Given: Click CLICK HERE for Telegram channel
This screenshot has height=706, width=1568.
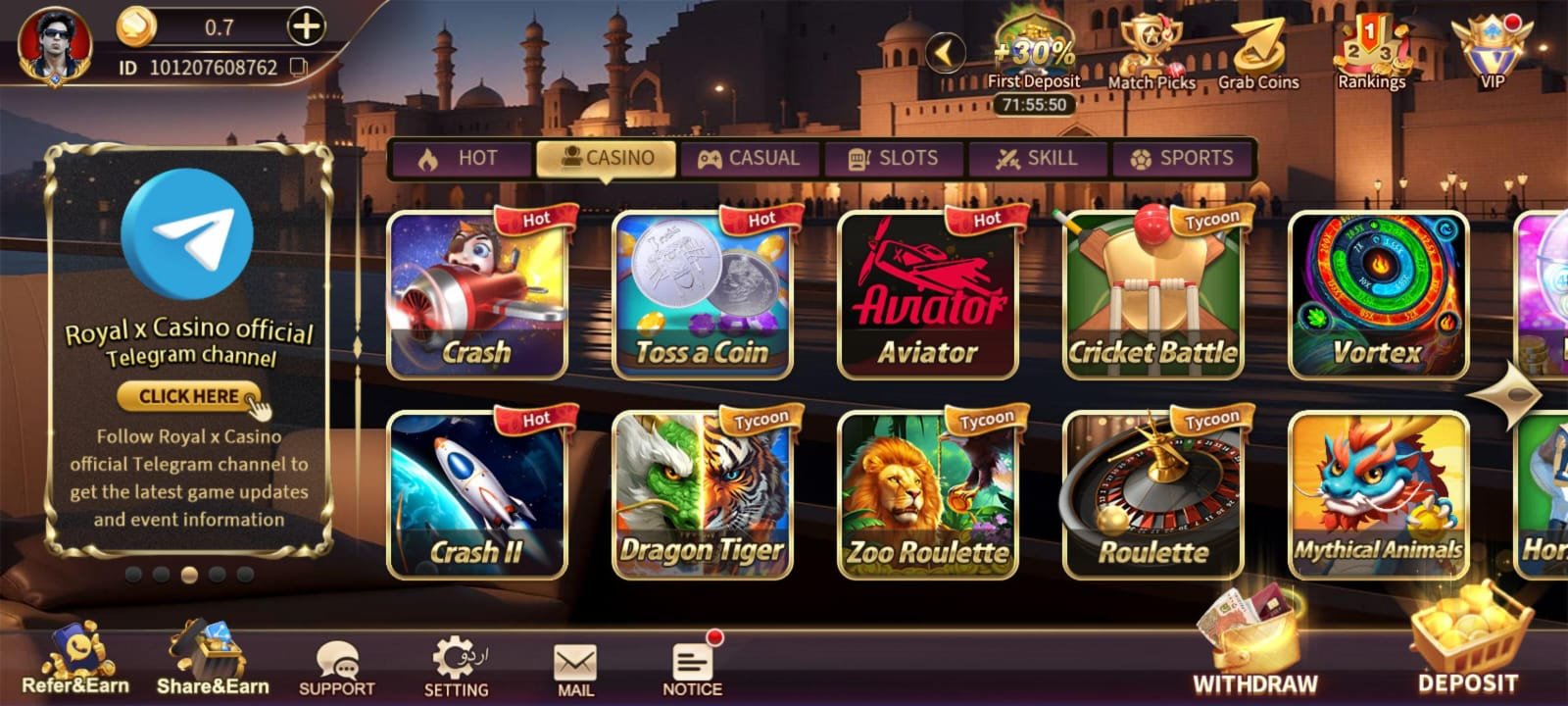Looking at the screenshot, I should (x=189, y=396).
